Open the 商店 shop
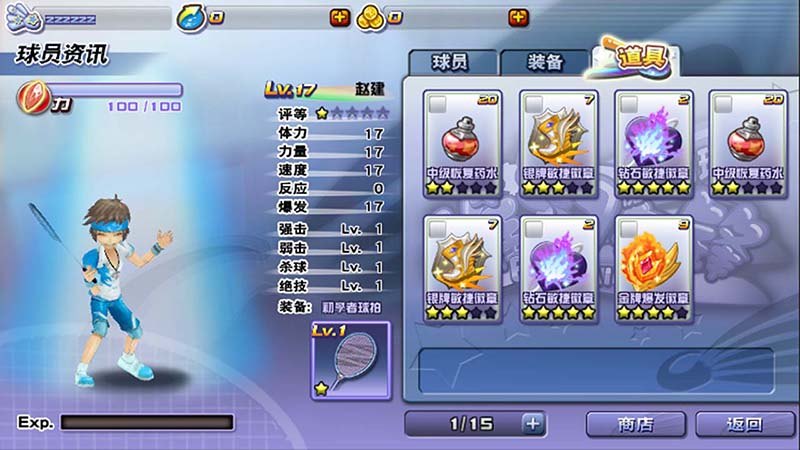The image size is (800, 450). [x=635, y=423]
